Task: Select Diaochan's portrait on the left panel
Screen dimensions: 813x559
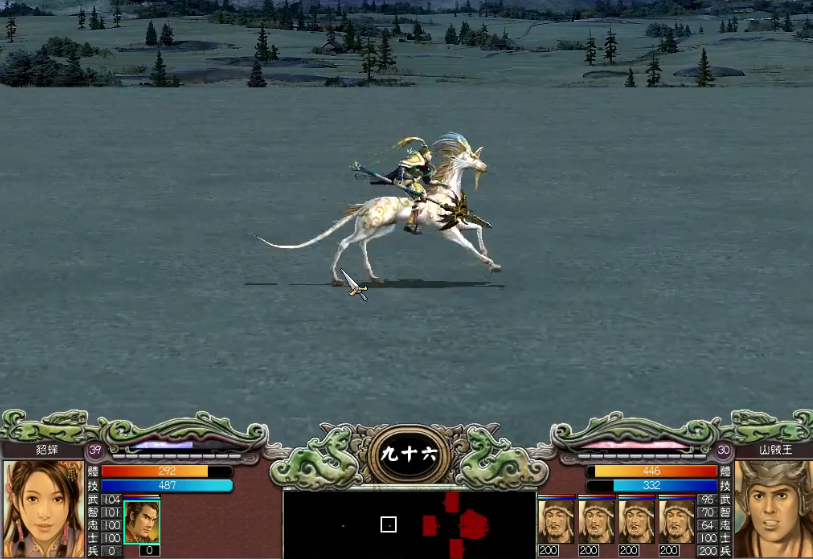Action: coord(42,507)
